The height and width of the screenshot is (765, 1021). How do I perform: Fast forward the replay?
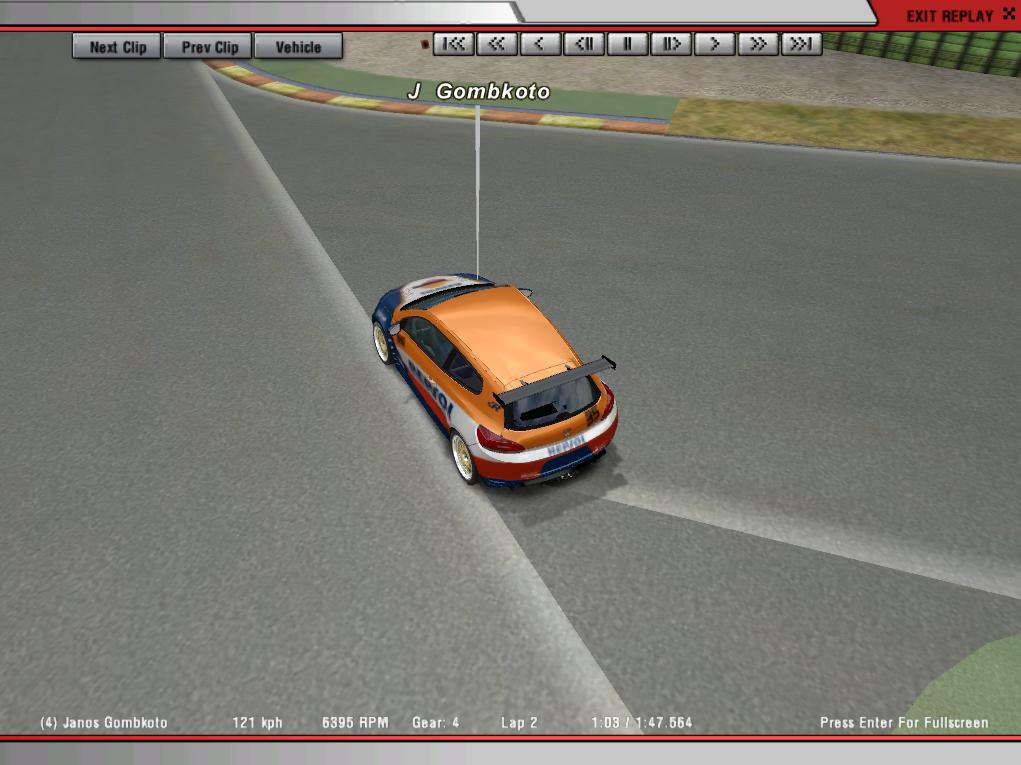(x=758, y=44)
